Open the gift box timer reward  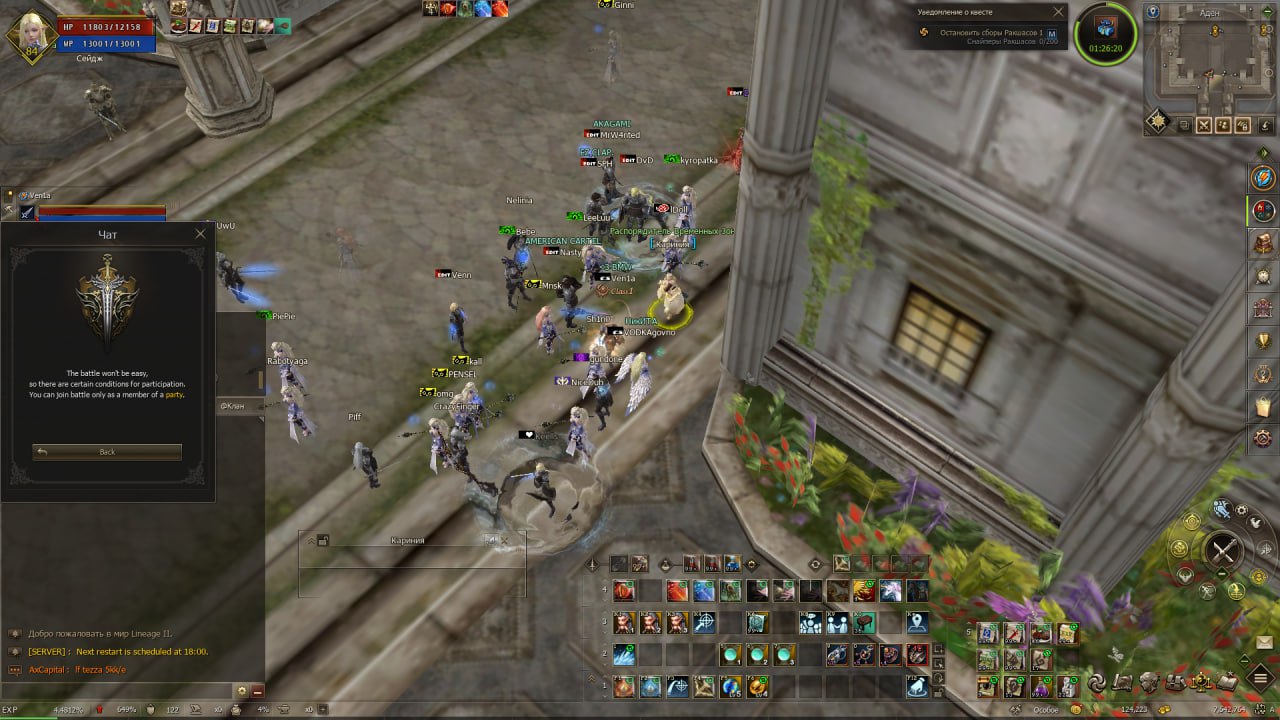point(1105,31)
